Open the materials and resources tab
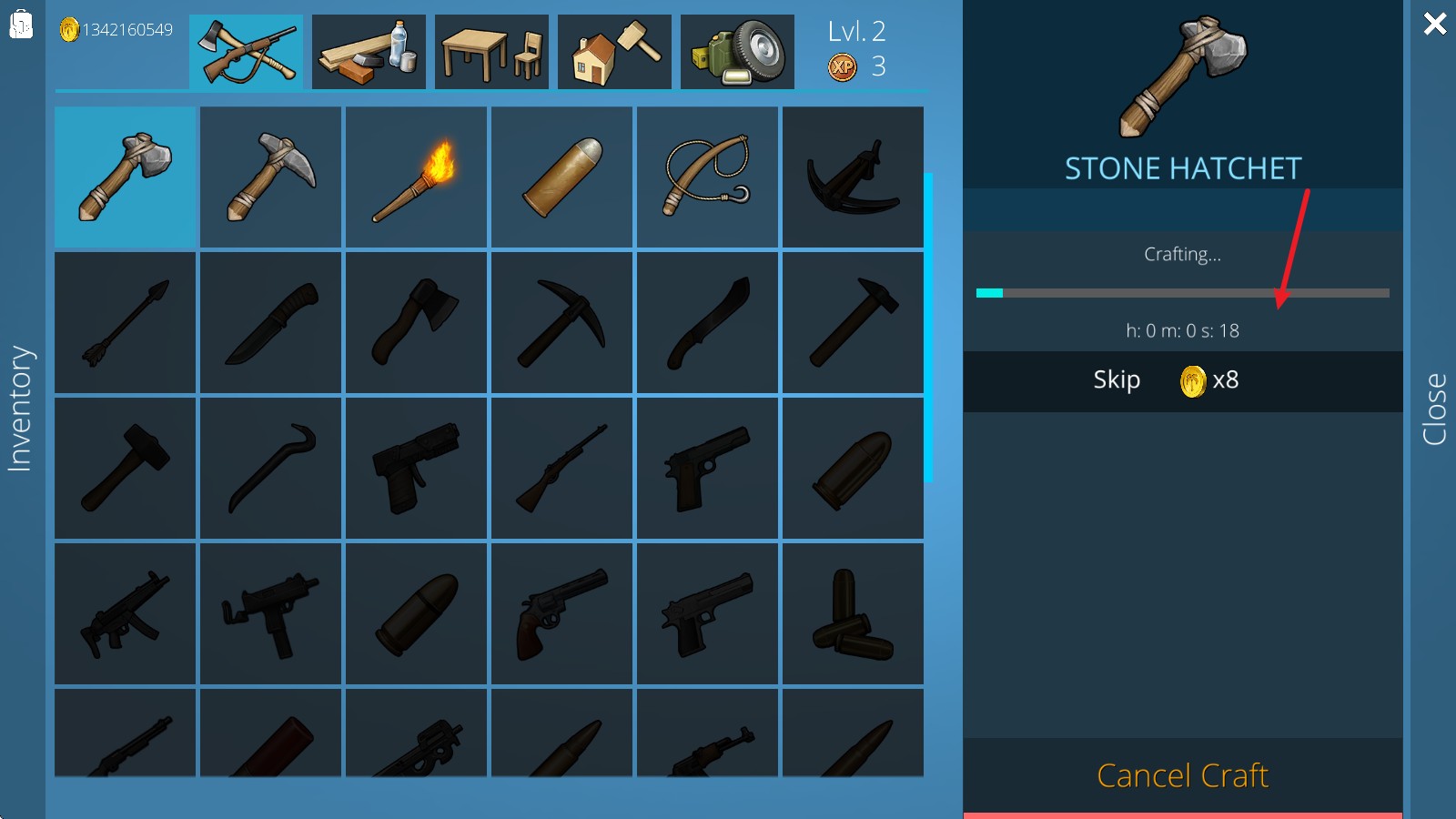1456x819 pixels. pyautogui.click(x=369, y=52)
